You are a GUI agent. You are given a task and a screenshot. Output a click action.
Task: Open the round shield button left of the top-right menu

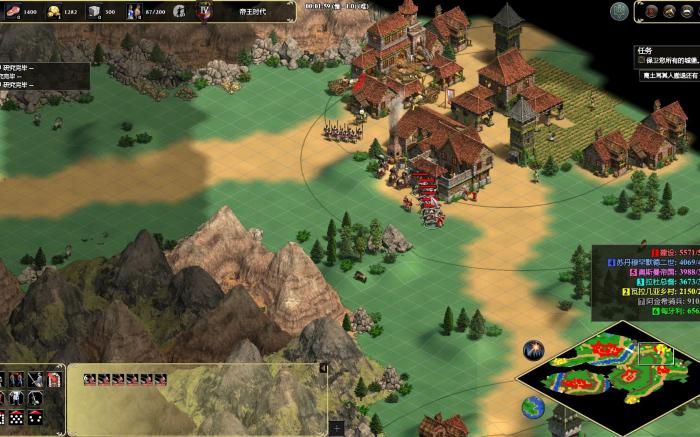[x=620, y=11]
